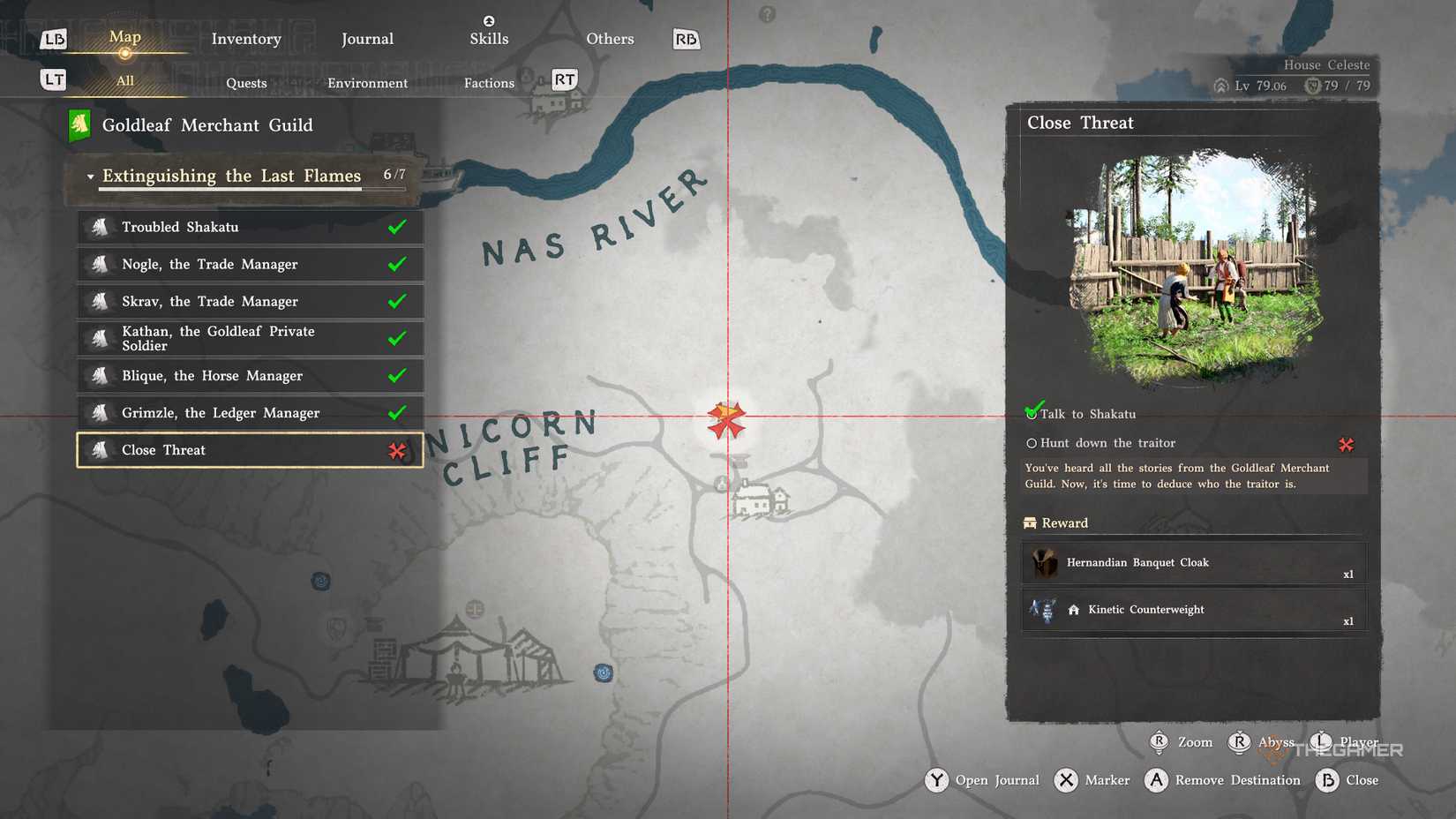
Task: Click the Remove Destination button
Action: (x=1157, y=780)
